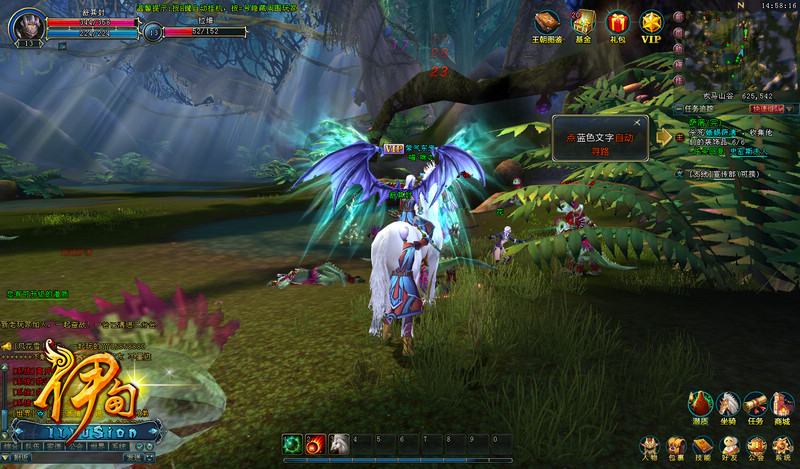800x469 pixels.
Task: Open the 系统 system settings gear
Action: coord(783,446)
